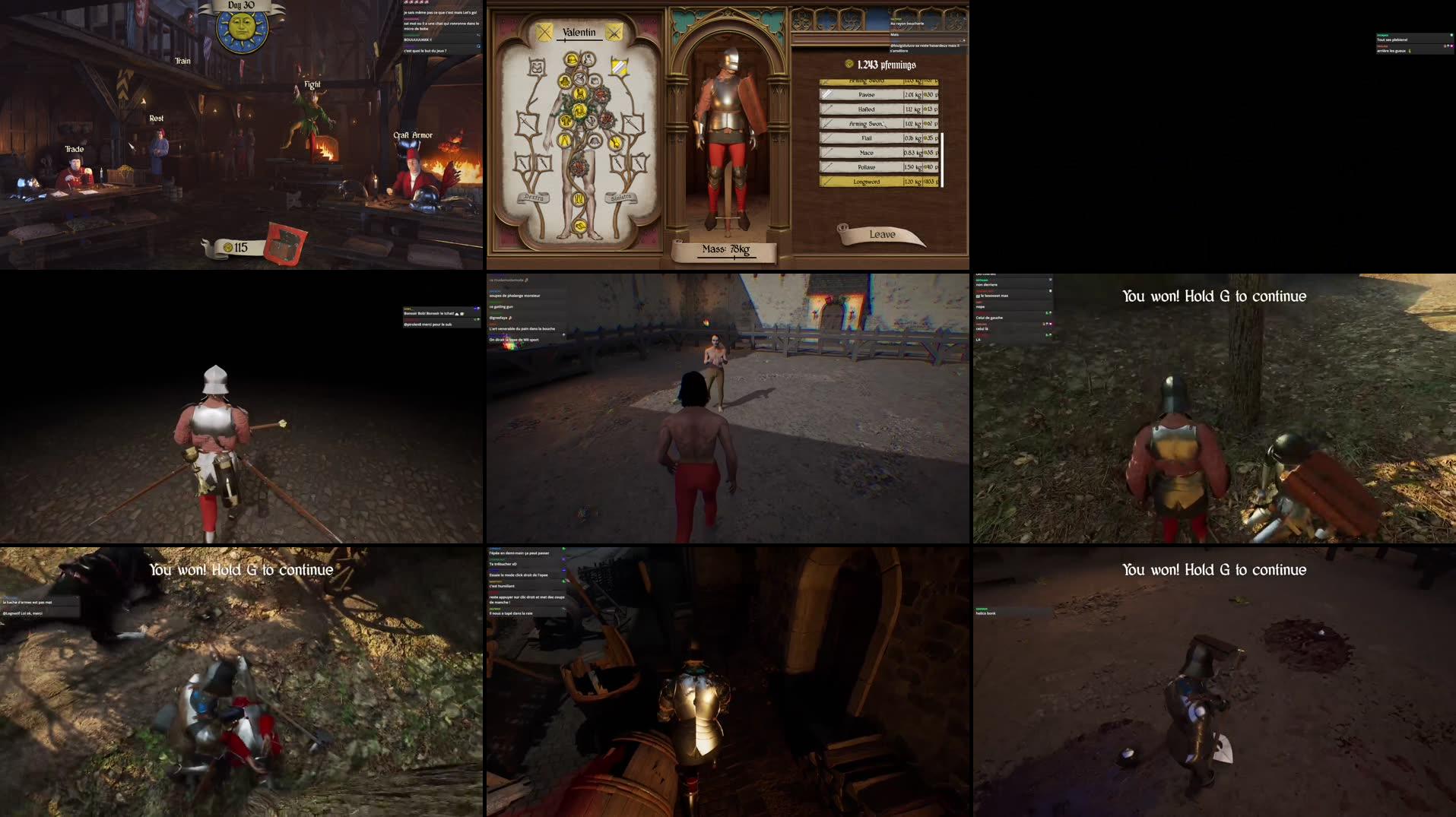Expand the Dextra weapon branch banner
This screenshot has height=817, width=1456.
[534, 197]
